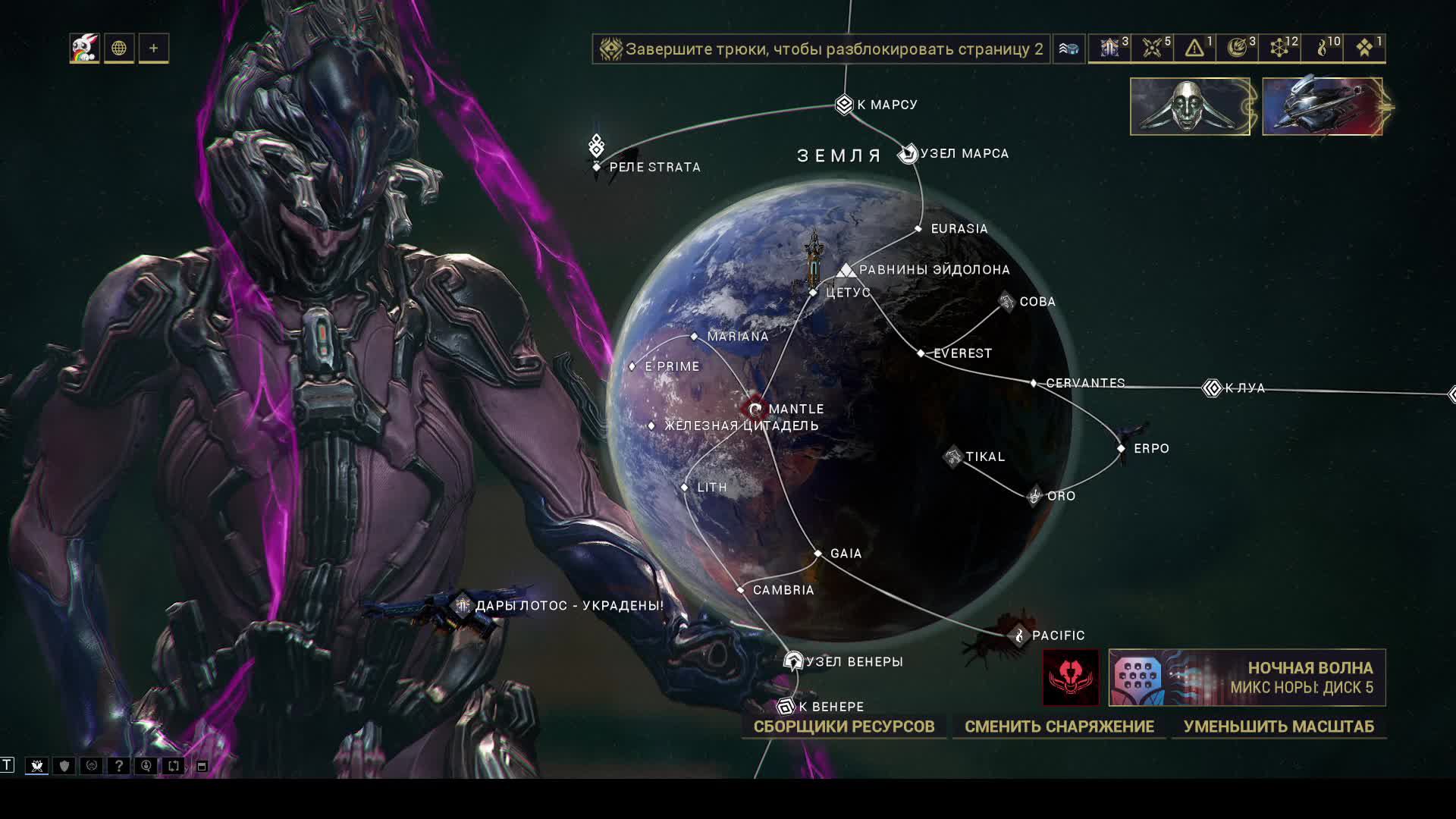The image size is (1456, 819).
Task: Open the Gaia mission node
Action: pyautogui.click(x=818, y=554)
